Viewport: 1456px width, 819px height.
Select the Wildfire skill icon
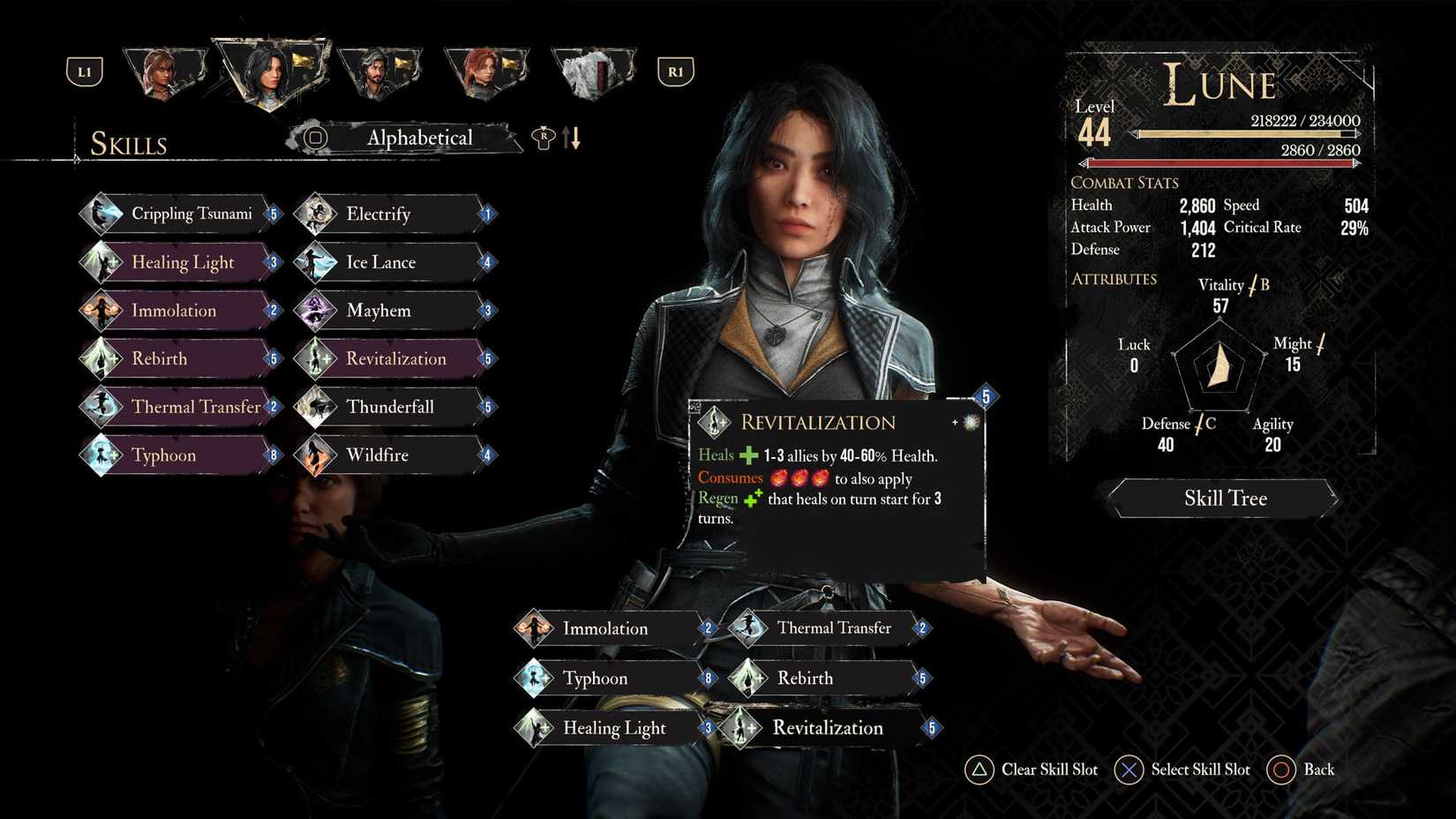[x=316, y=455]
